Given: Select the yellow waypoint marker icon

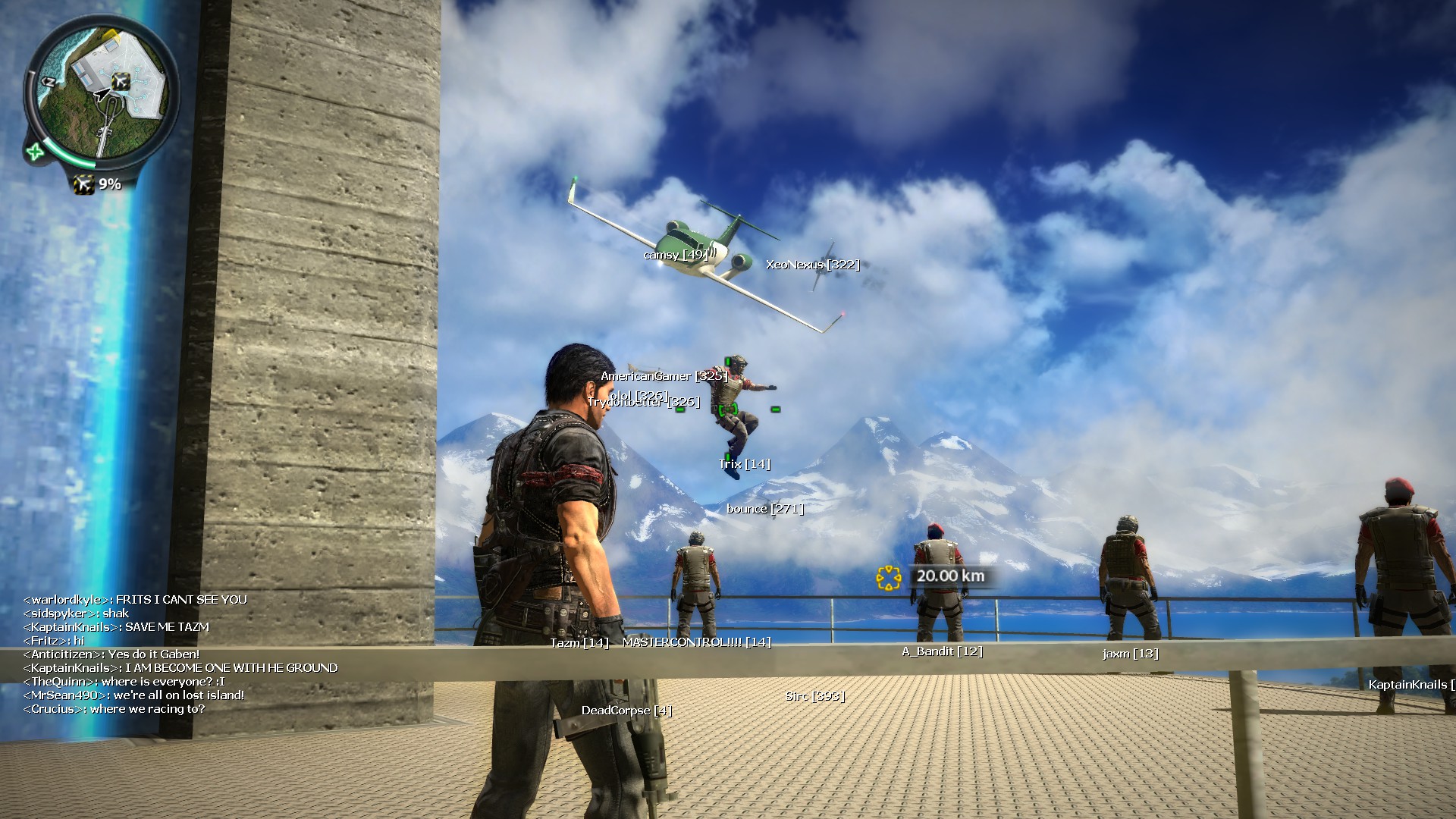Looking at the screenshot, I should [x=888, y=578].
